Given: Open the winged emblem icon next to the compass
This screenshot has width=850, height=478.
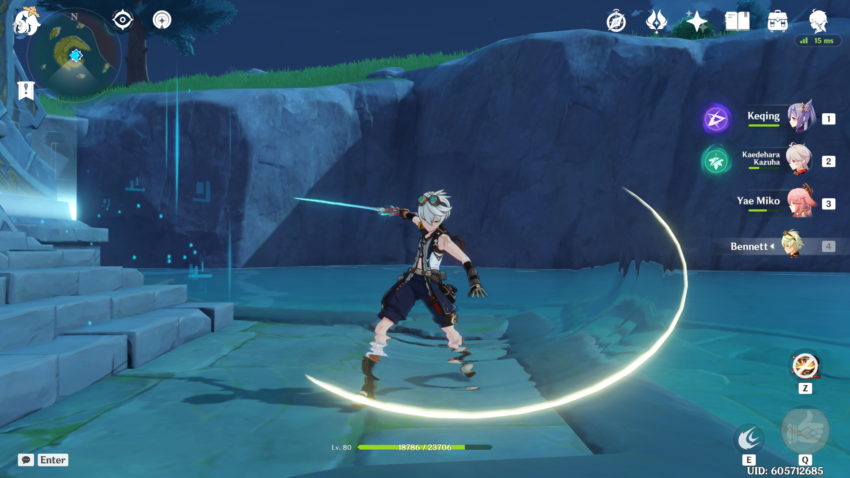Looking at the screenshot, I should 656,21.
